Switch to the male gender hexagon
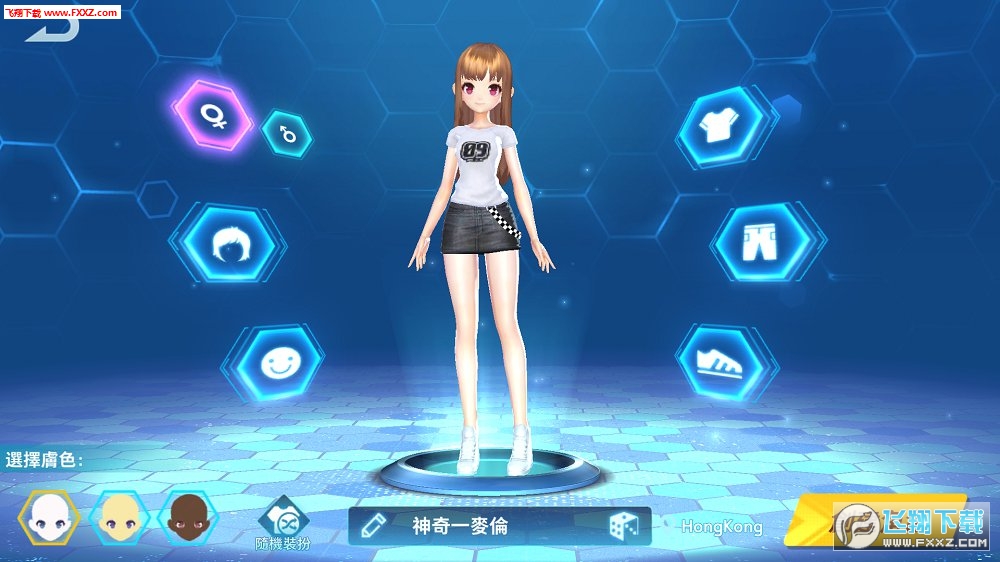1000x562 pixels. coord(286,133)
